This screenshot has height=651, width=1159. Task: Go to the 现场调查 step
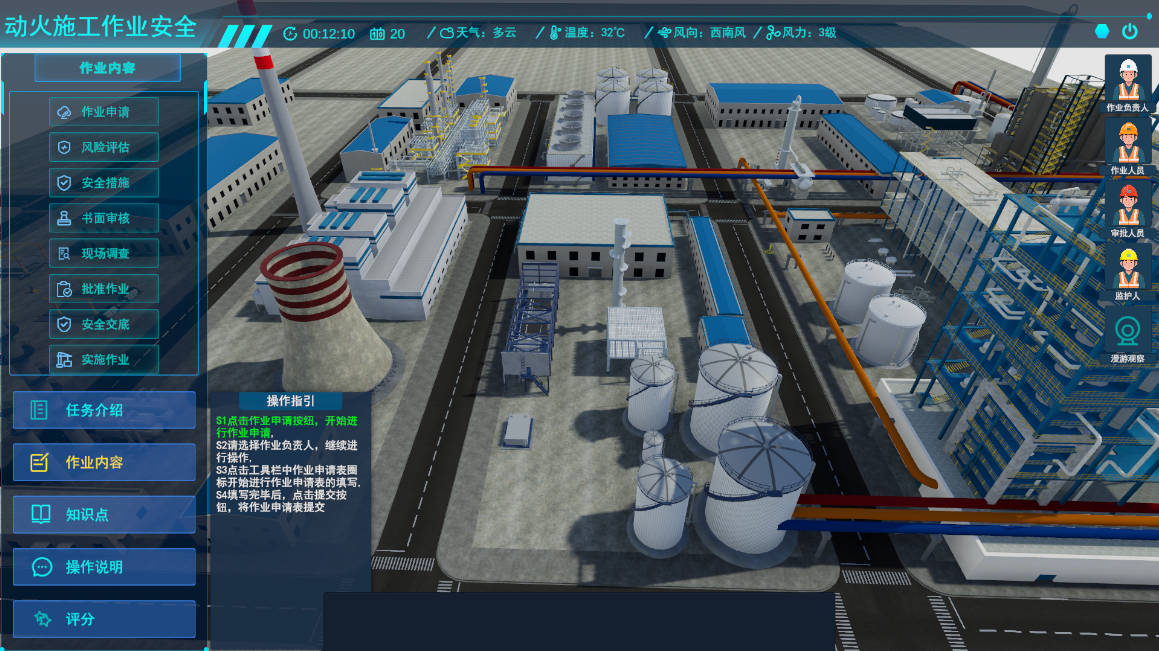pos(104,253)
